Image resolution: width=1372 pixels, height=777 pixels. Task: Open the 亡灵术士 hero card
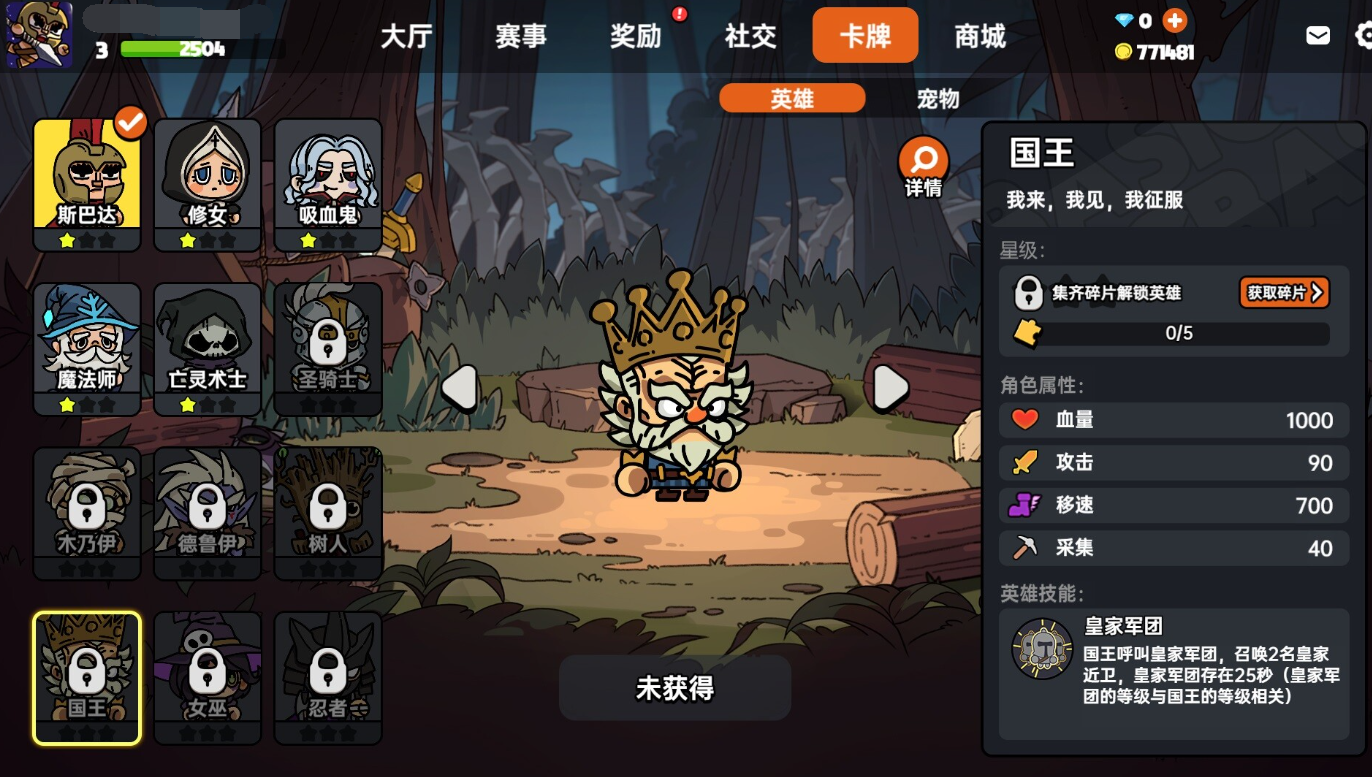(207, 345)
